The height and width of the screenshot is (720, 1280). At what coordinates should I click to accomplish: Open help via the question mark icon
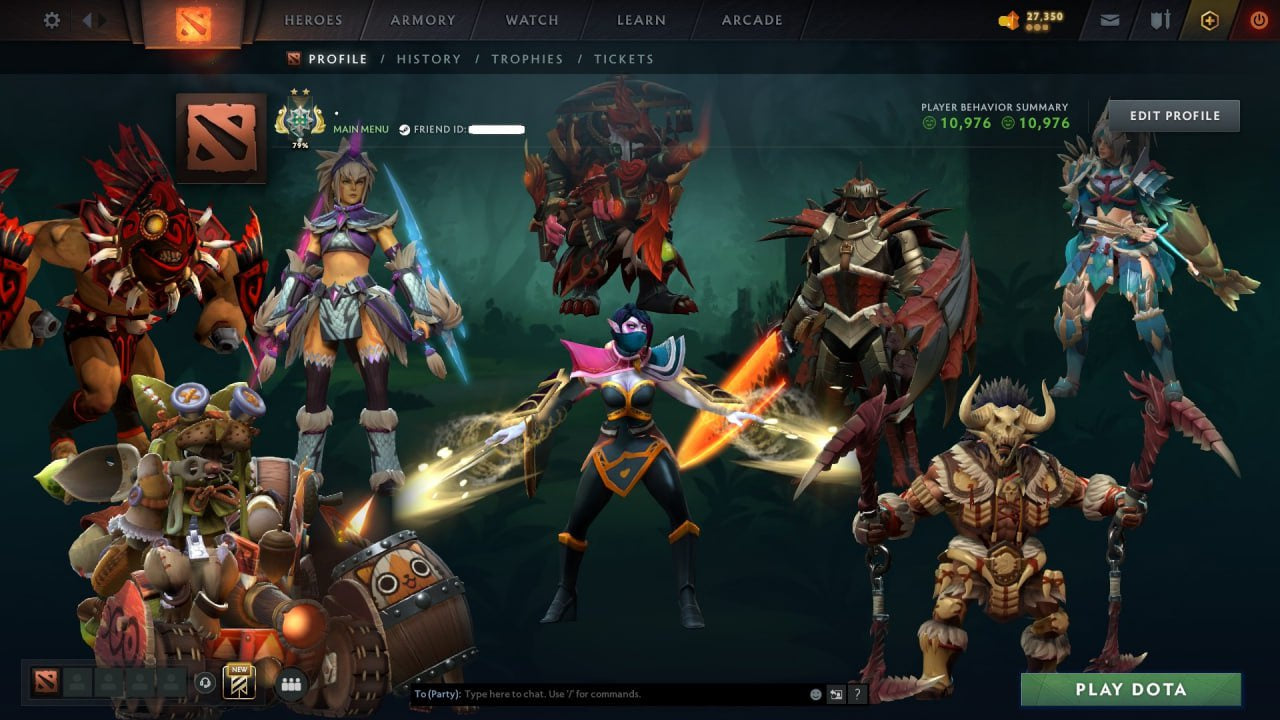pyautogui.click(x=858, y=693)
